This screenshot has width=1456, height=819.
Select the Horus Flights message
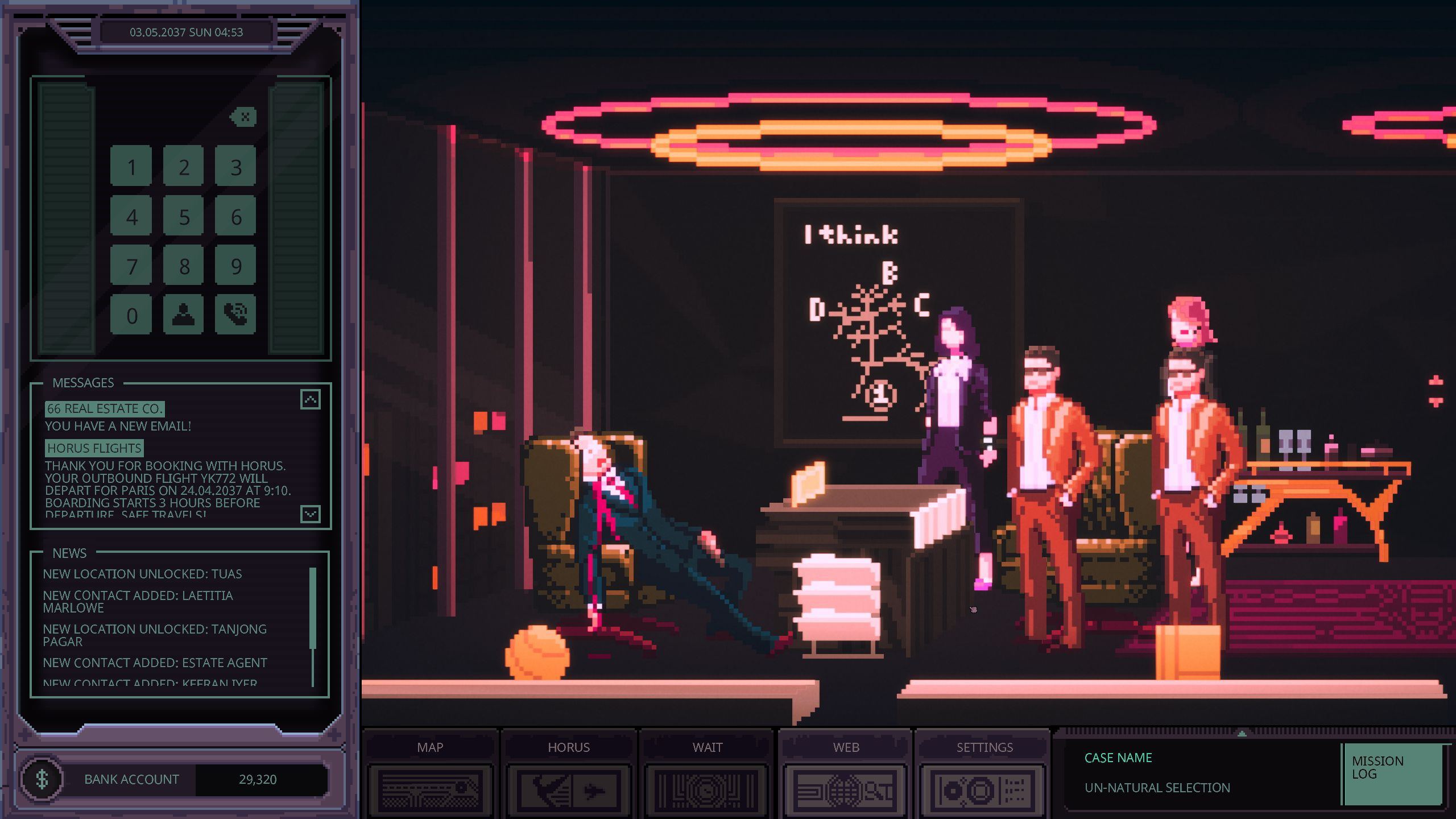94,448
